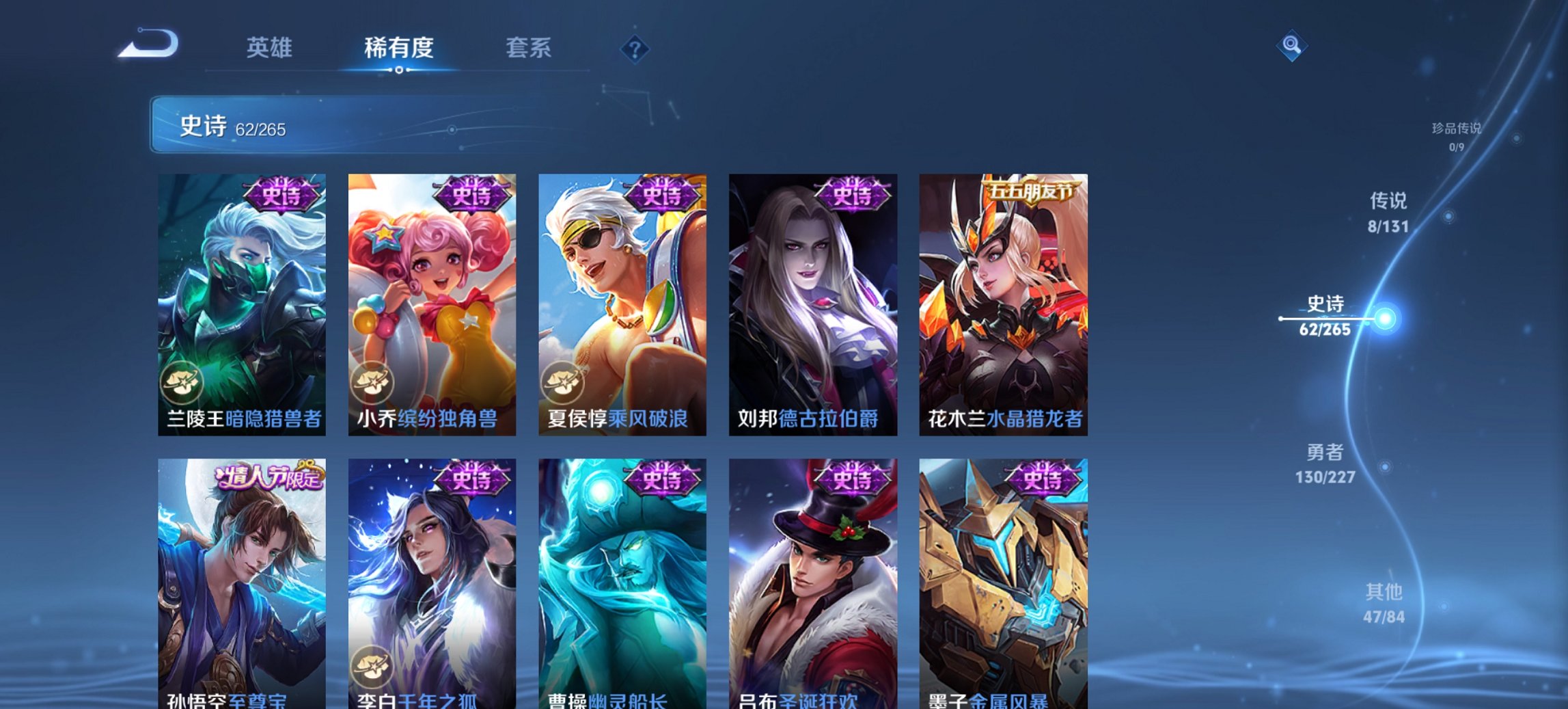Click the purple 史诗 rarity badge on 夏侯惇 card
Image resolution: width=1568 pixels, height=709 pixels.
(662, 193)
